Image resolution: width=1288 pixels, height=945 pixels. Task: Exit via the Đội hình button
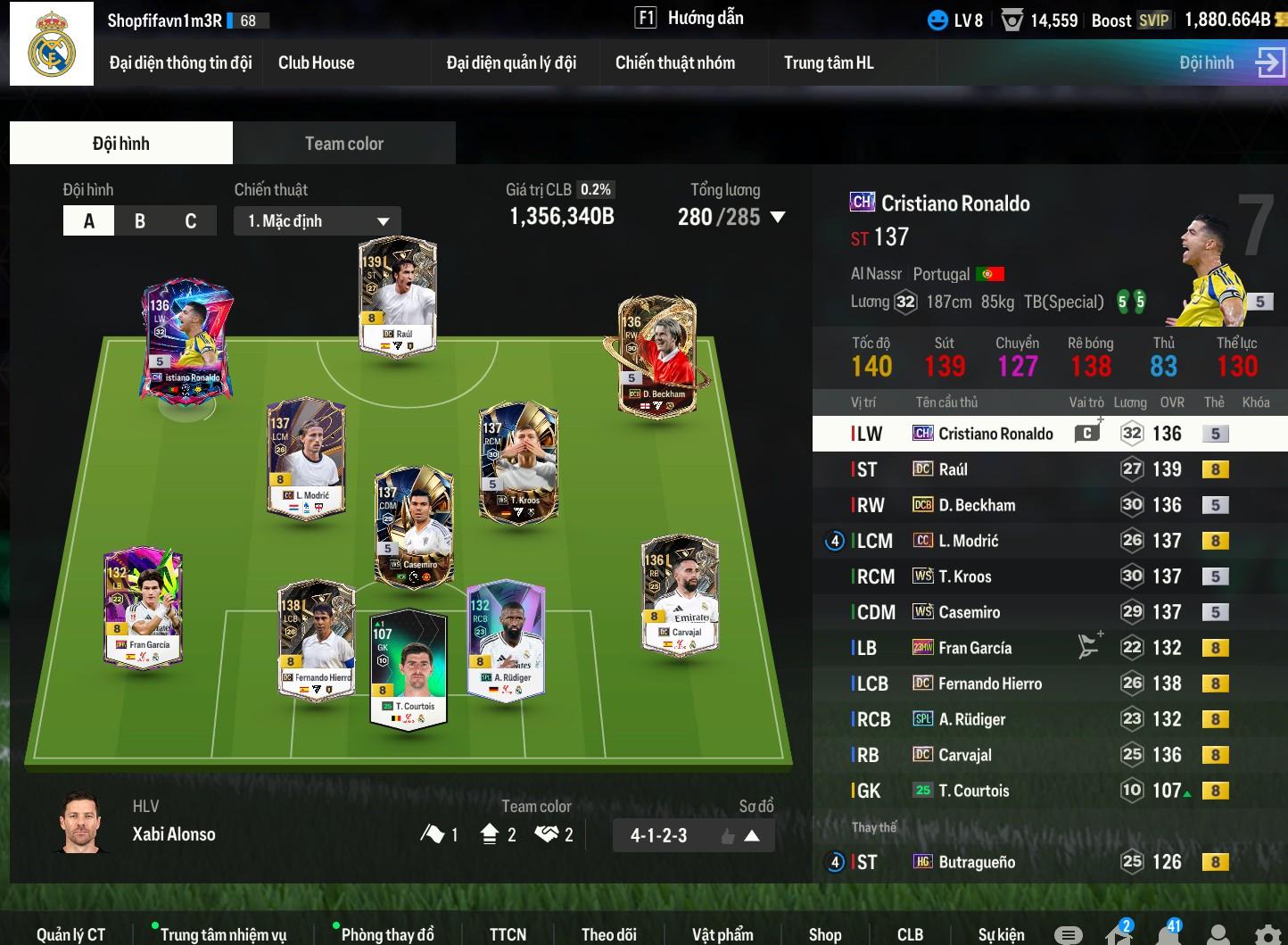[x=1231, y=62]
